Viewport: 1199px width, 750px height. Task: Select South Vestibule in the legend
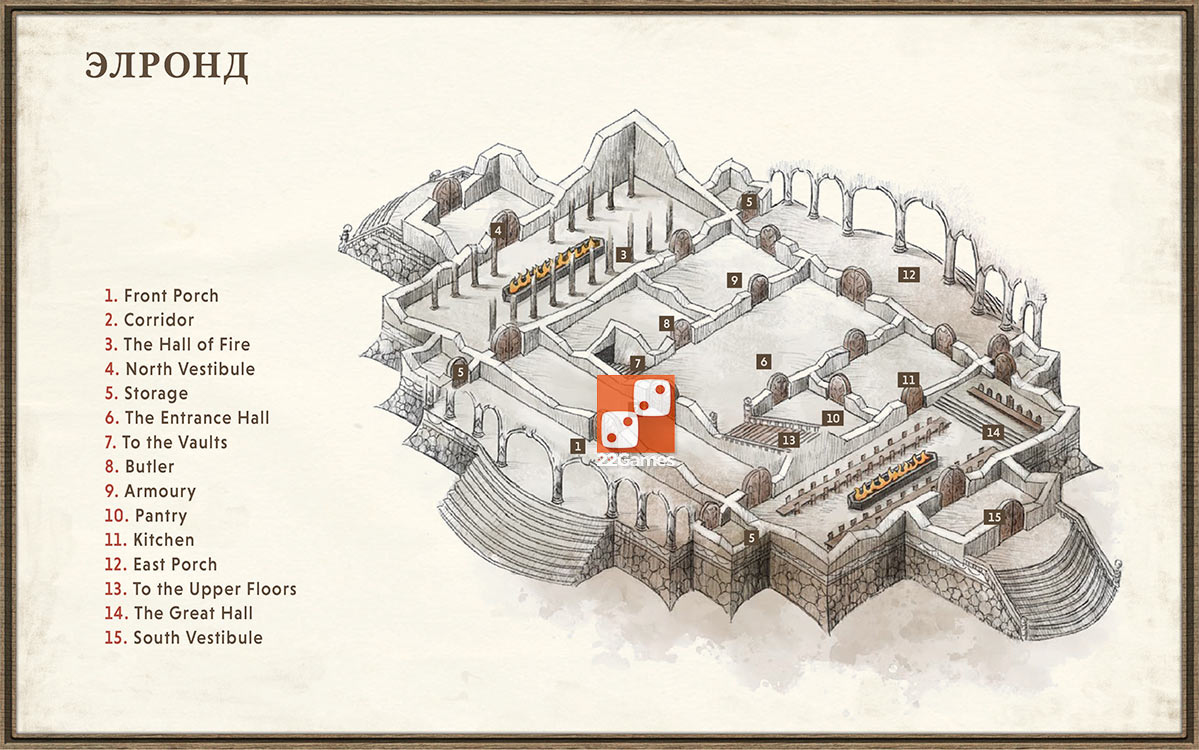183,638
